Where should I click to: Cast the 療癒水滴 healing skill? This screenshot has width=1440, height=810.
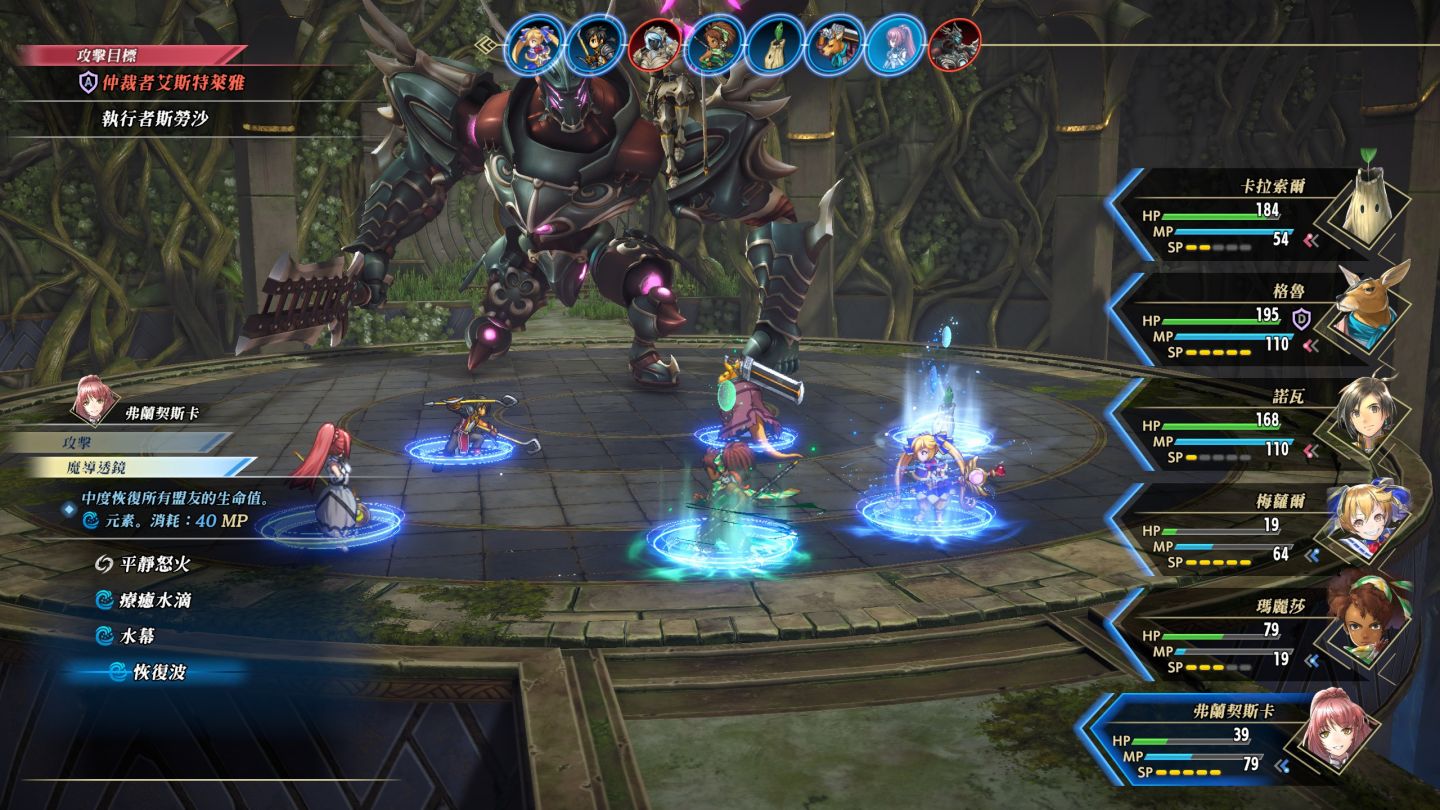pos(154,600)
